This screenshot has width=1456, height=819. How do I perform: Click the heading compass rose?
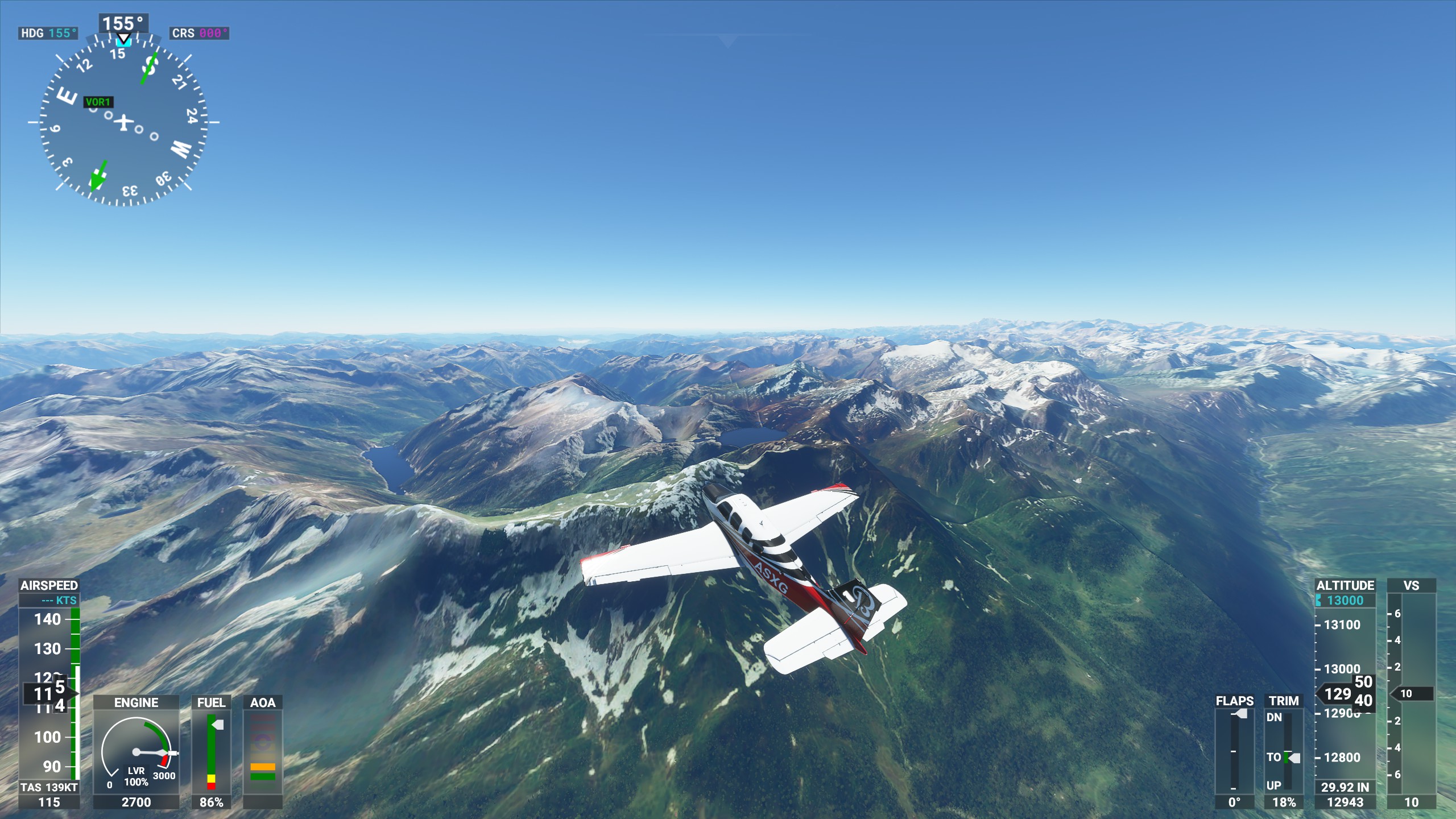tap(123, 122)
